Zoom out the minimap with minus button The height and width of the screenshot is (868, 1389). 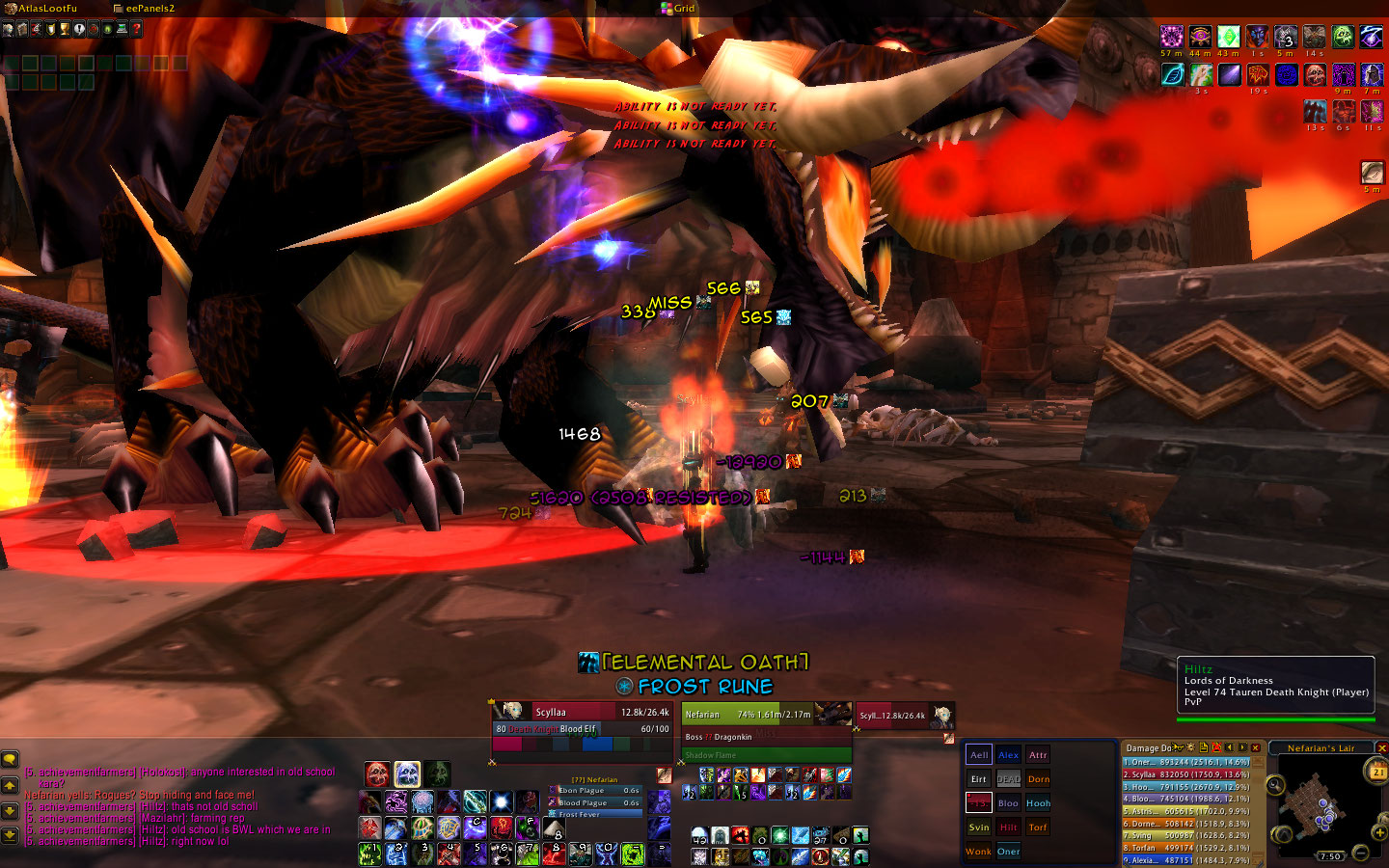pyautogui.click(x=1360, y=853)
